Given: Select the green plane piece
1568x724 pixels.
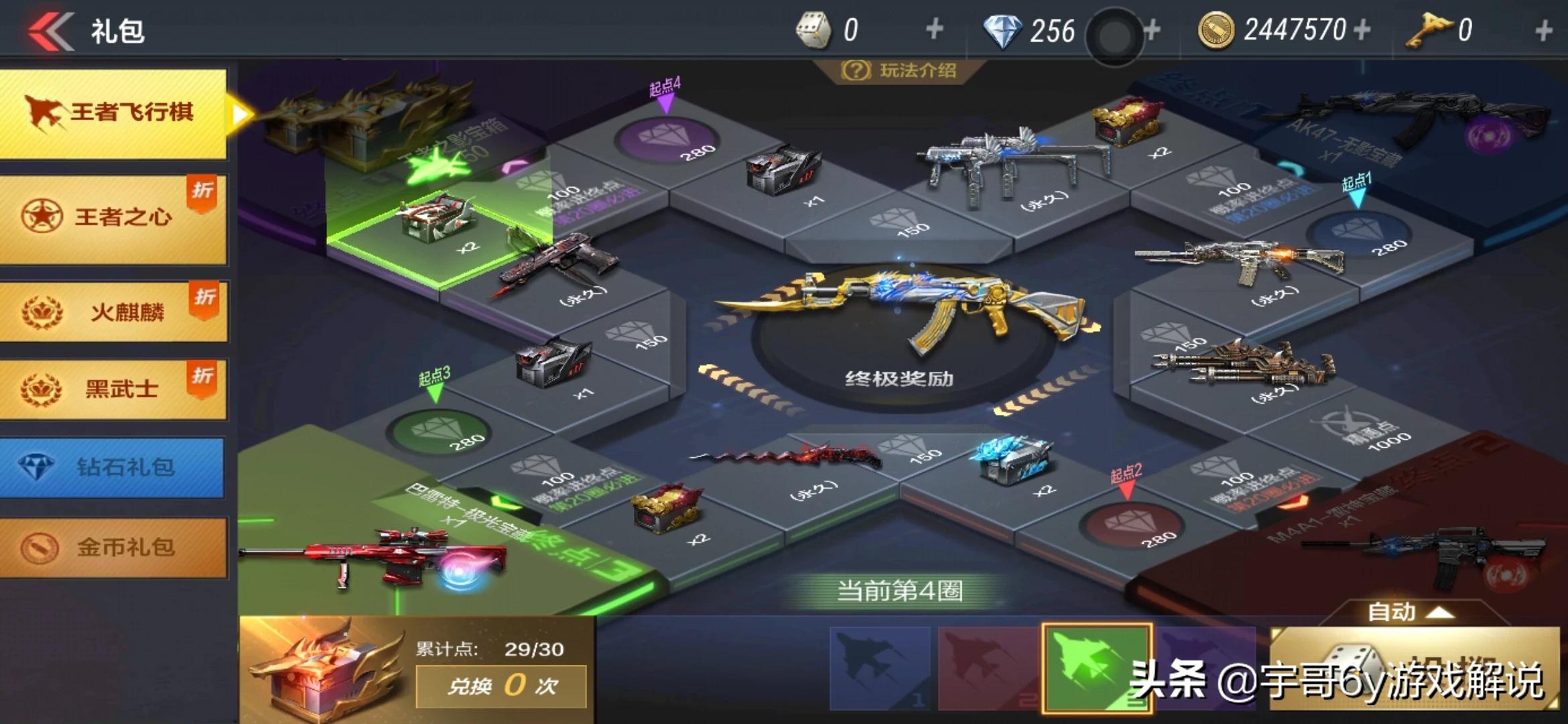Looking at the screenshot, I should (x=1096, y=667).
